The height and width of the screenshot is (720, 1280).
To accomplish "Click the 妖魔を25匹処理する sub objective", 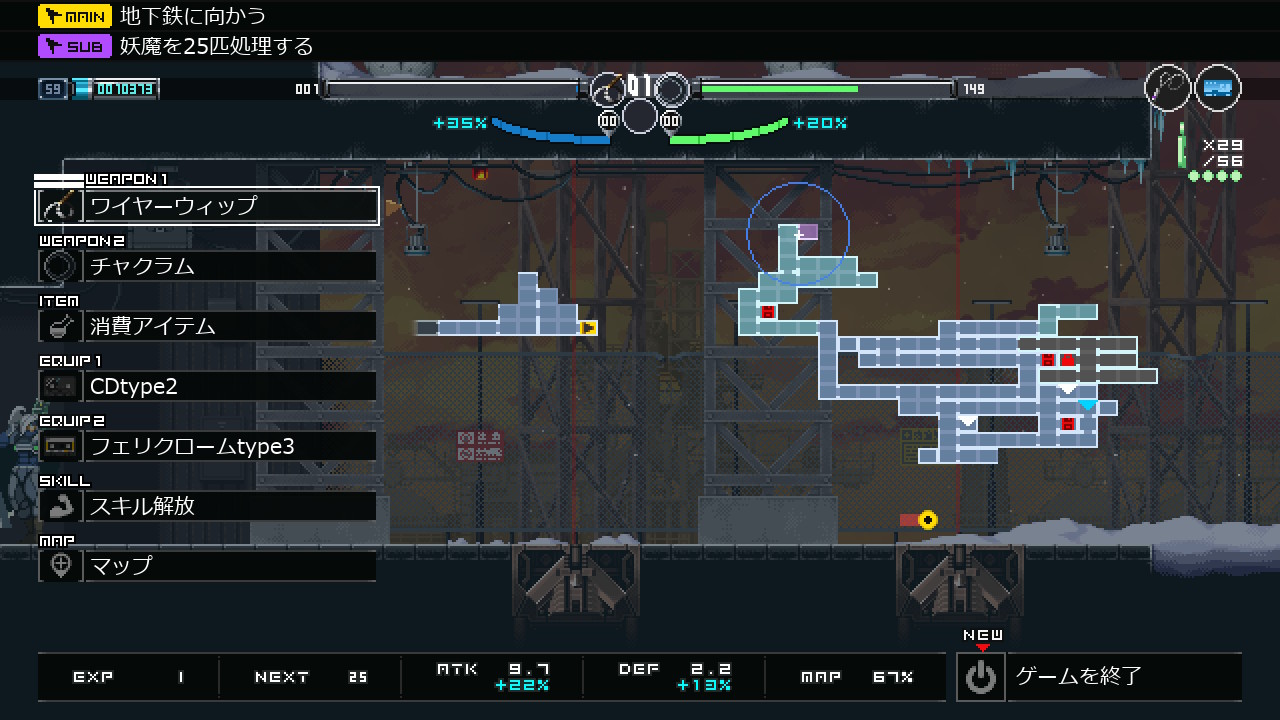I will 216,46.
